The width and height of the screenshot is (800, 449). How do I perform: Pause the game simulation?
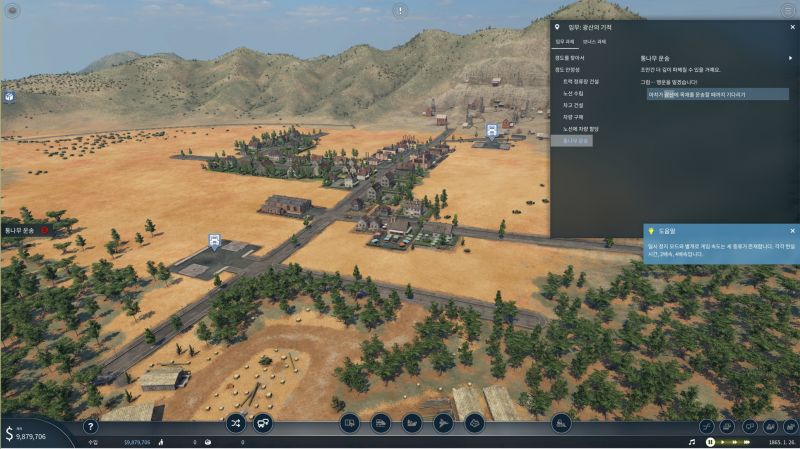[710, 441]
